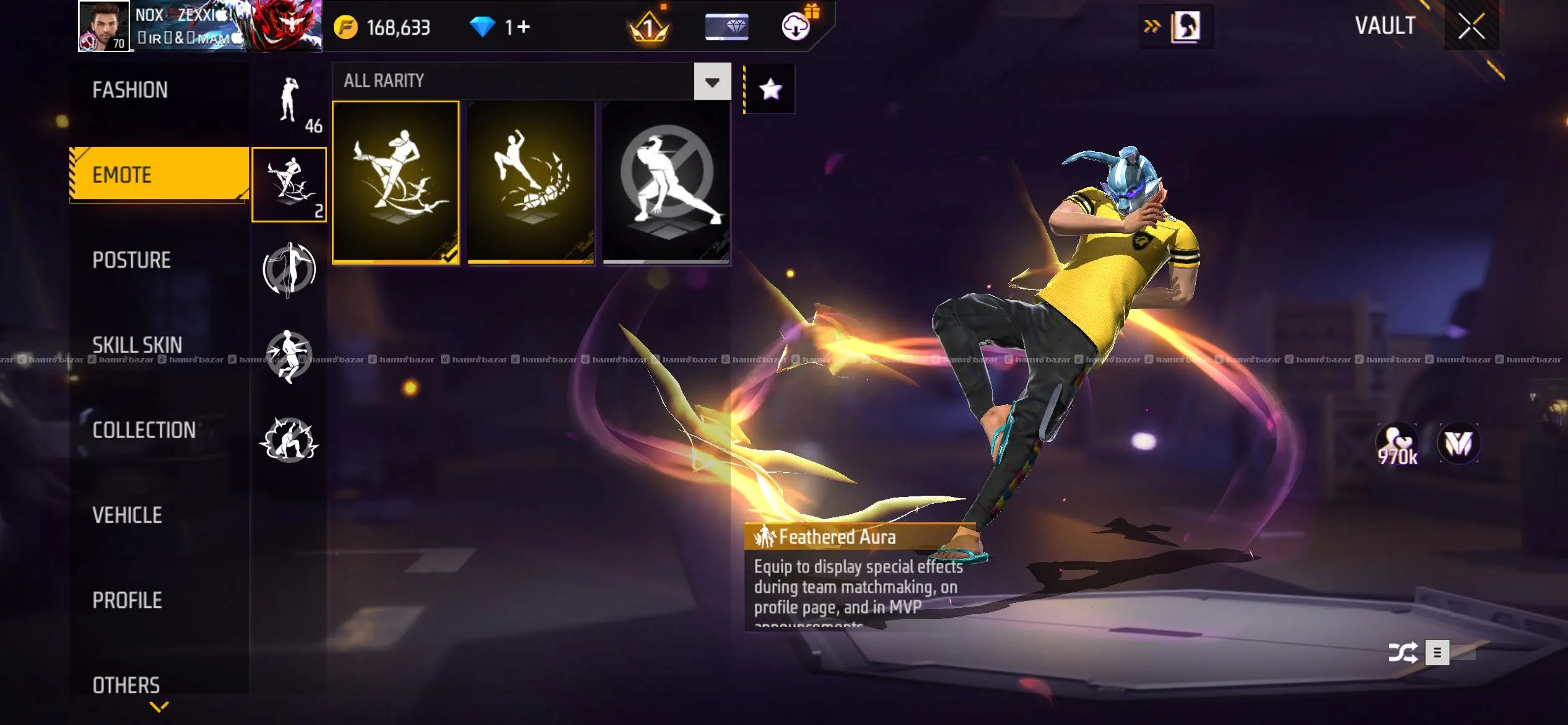Open the standing figure subcategory with 46
1568x725 pixels.
click(x=289, y=102)
